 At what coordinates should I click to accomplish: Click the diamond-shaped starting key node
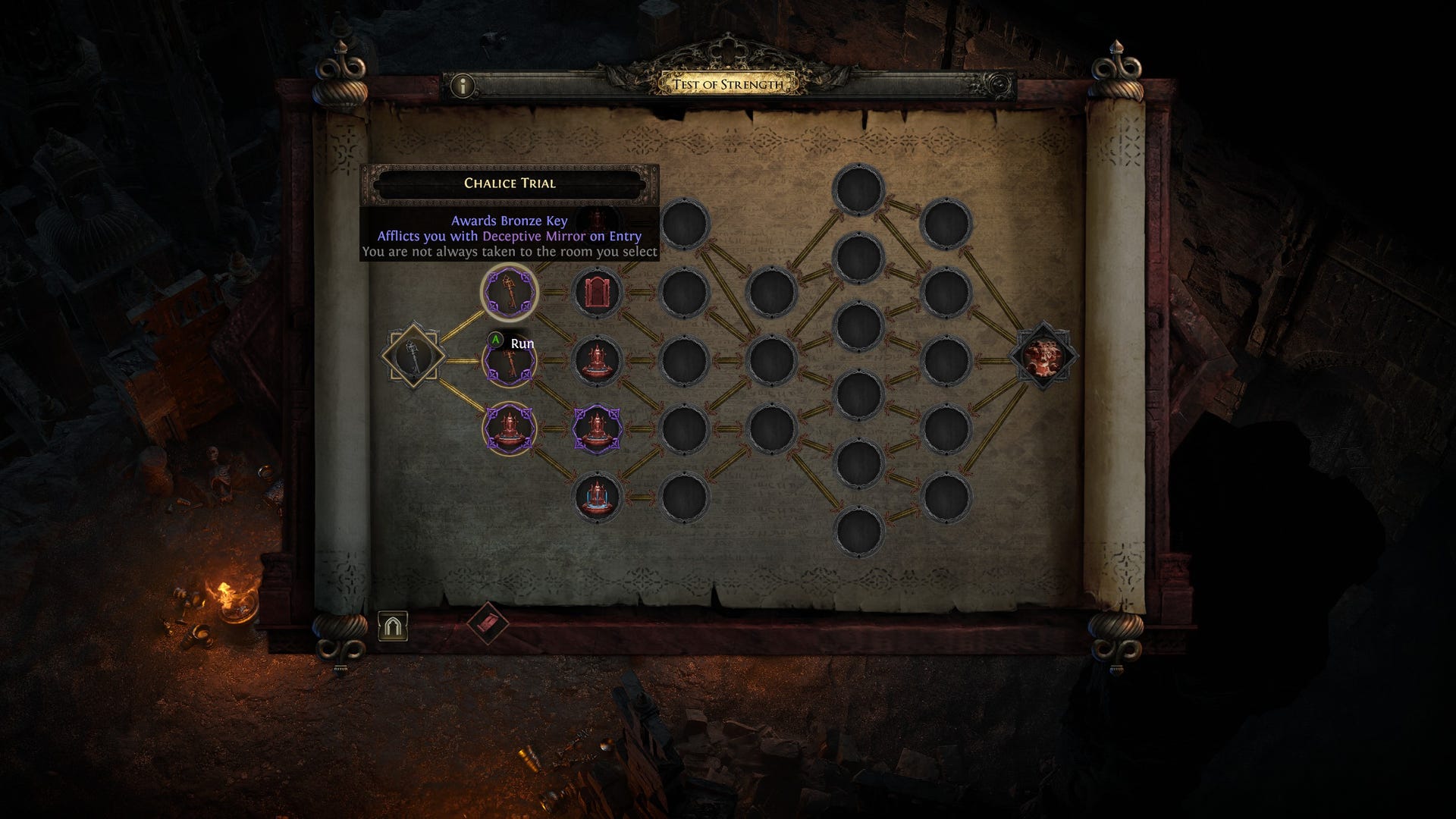pos(413,355)
